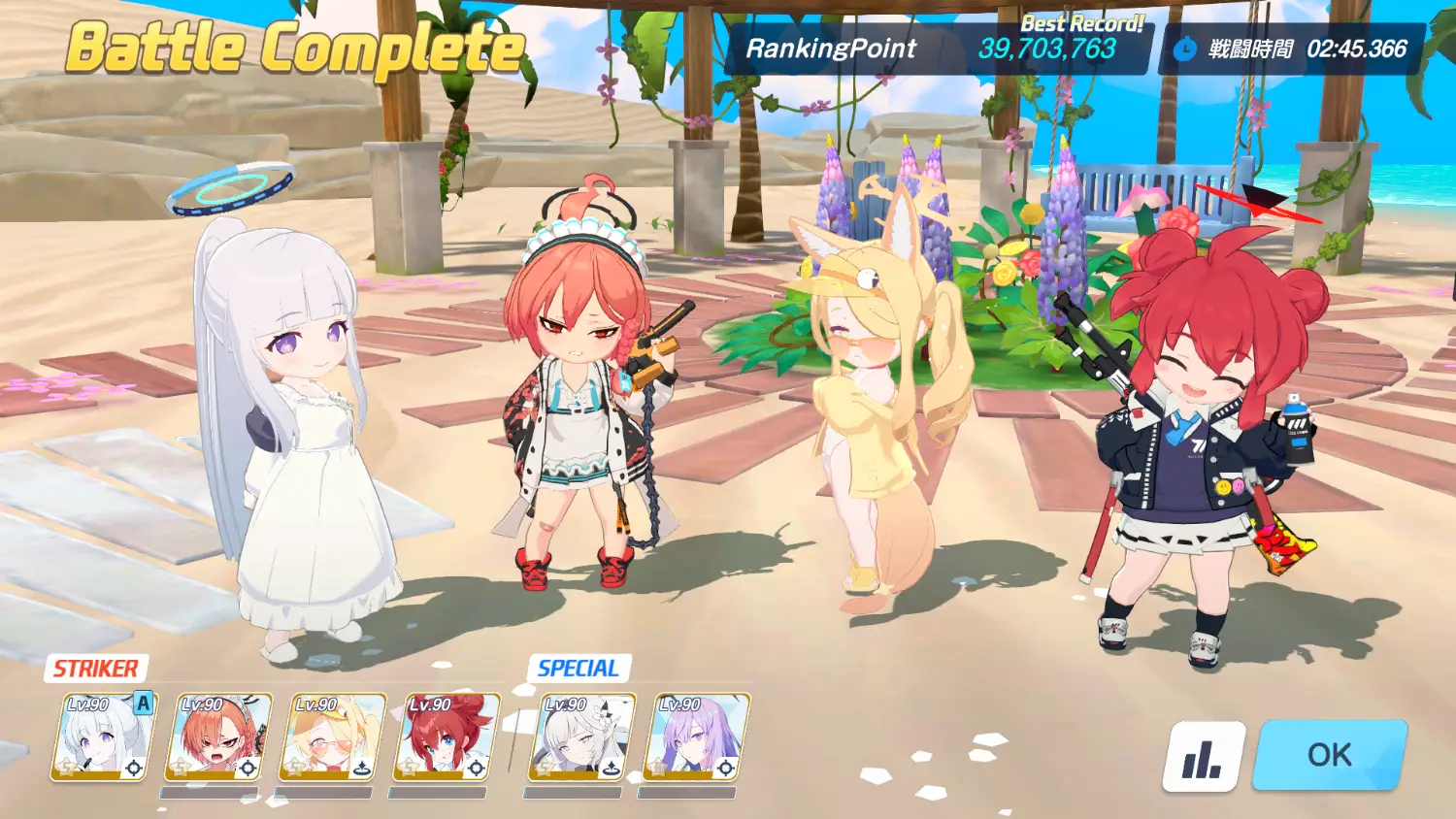Choose the silver-haired special student portrait
The height and width of the screenshot is (819, 1456).
point(581,737)
